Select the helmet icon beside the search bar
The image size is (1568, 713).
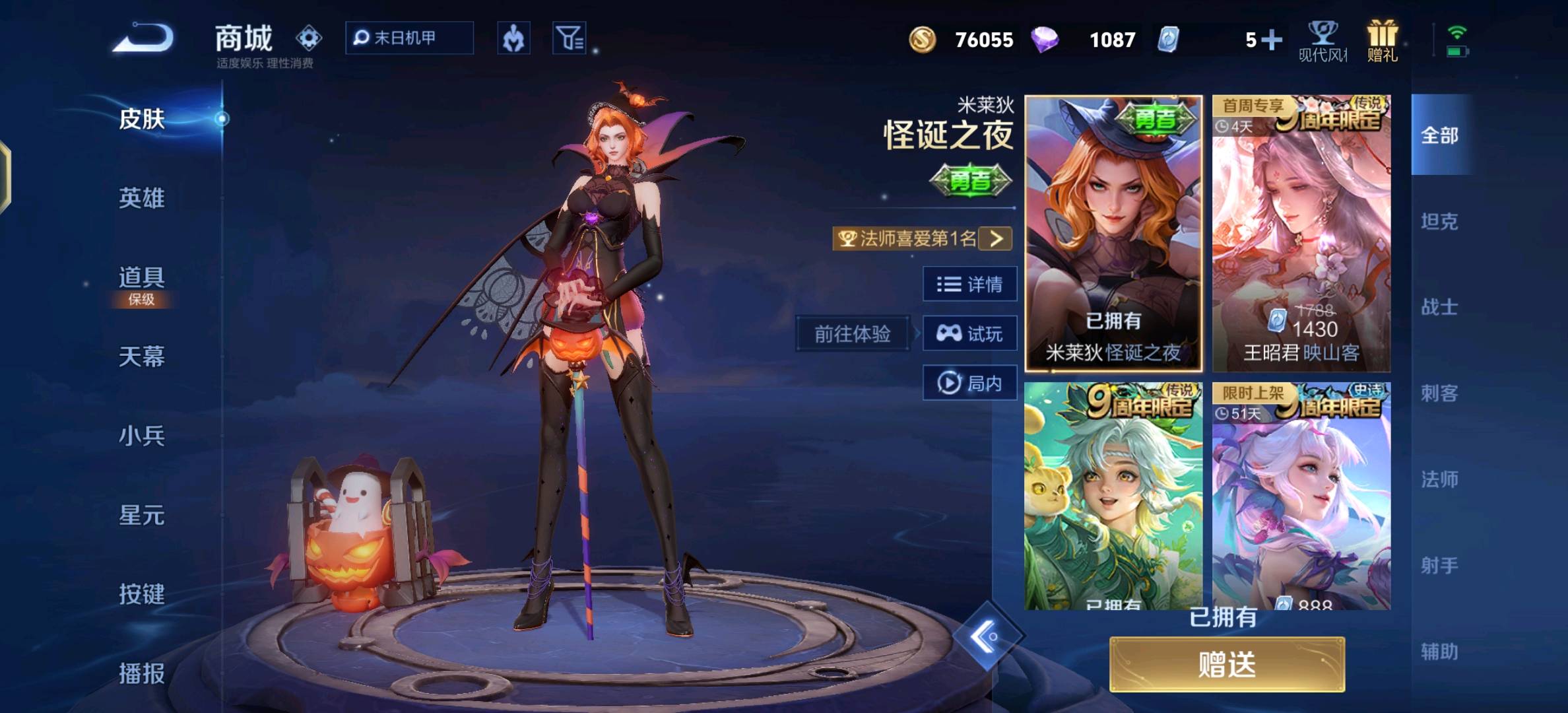[514, 38]
